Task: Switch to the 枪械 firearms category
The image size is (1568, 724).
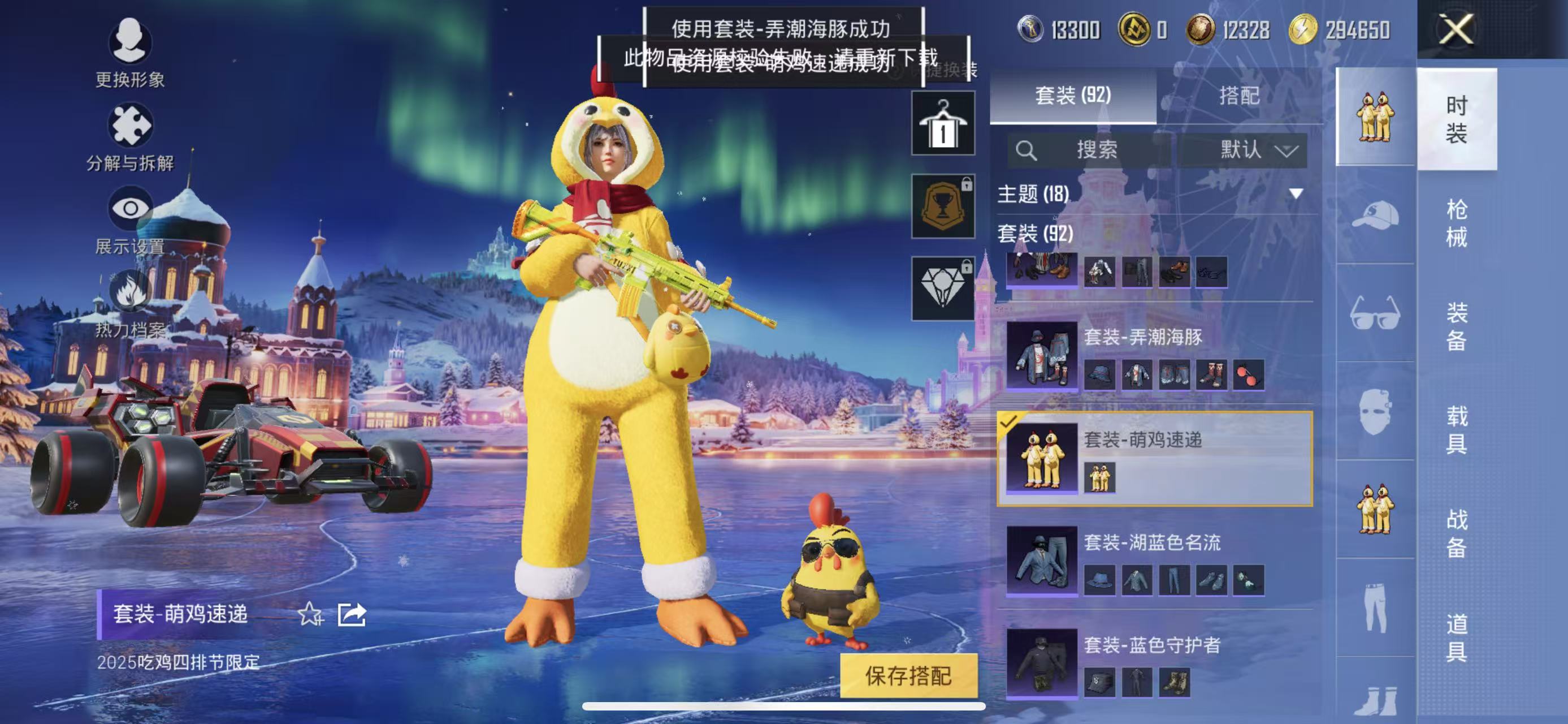Action: (1456, 223)
